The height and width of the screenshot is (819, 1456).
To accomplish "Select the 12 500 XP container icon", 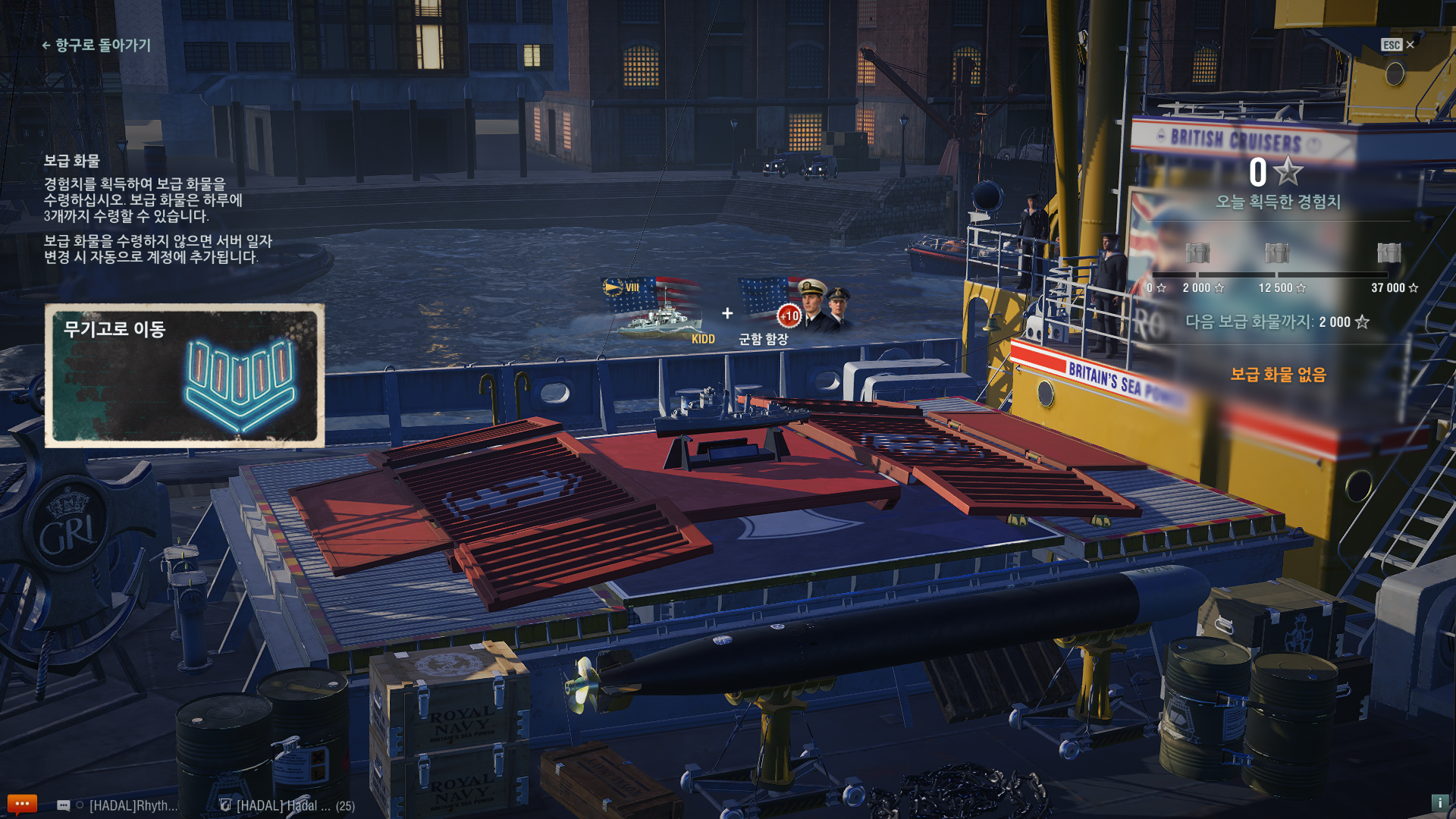I will 1276,253.
